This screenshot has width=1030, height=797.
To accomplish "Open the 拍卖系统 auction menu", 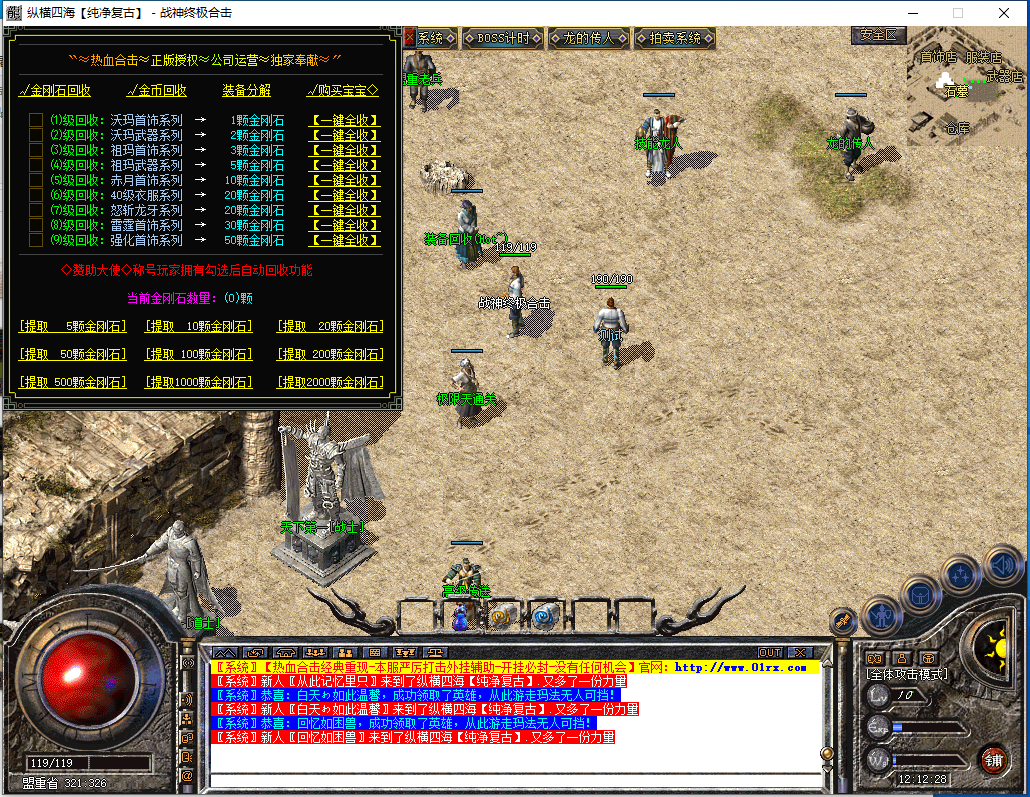I will [675, 38].
